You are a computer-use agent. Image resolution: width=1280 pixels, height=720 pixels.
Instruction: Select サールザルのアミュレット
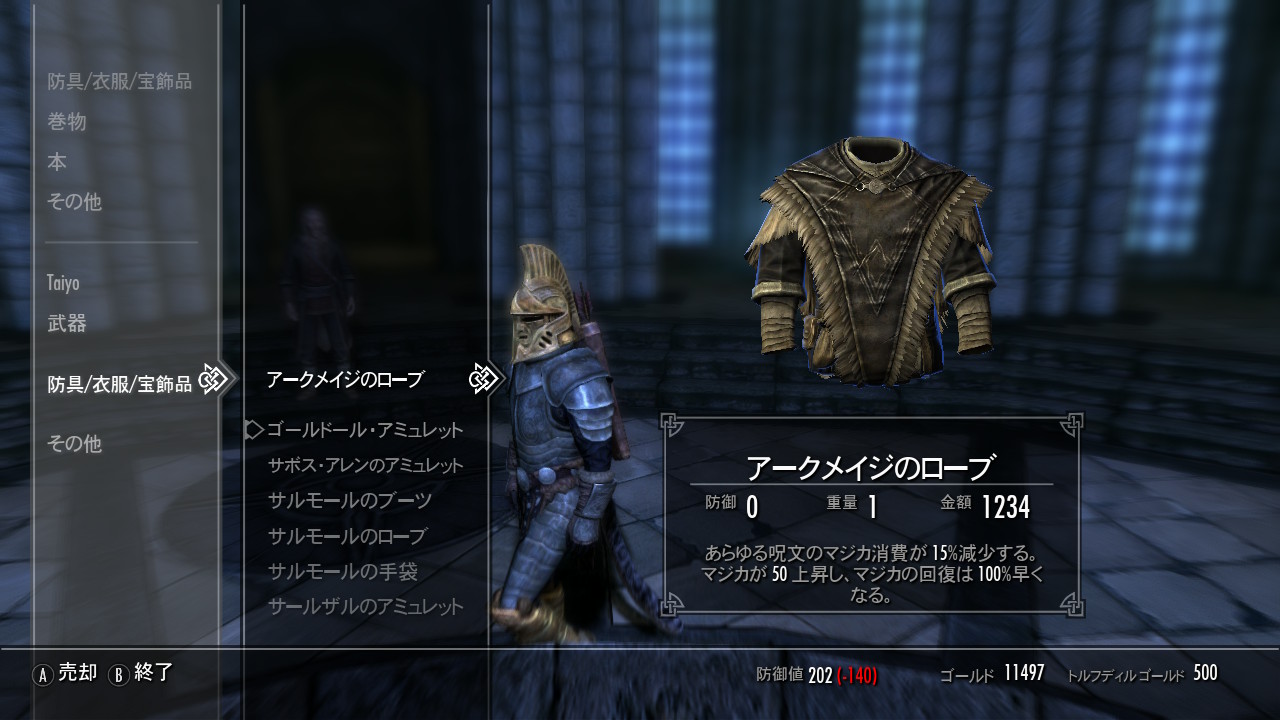366,607
